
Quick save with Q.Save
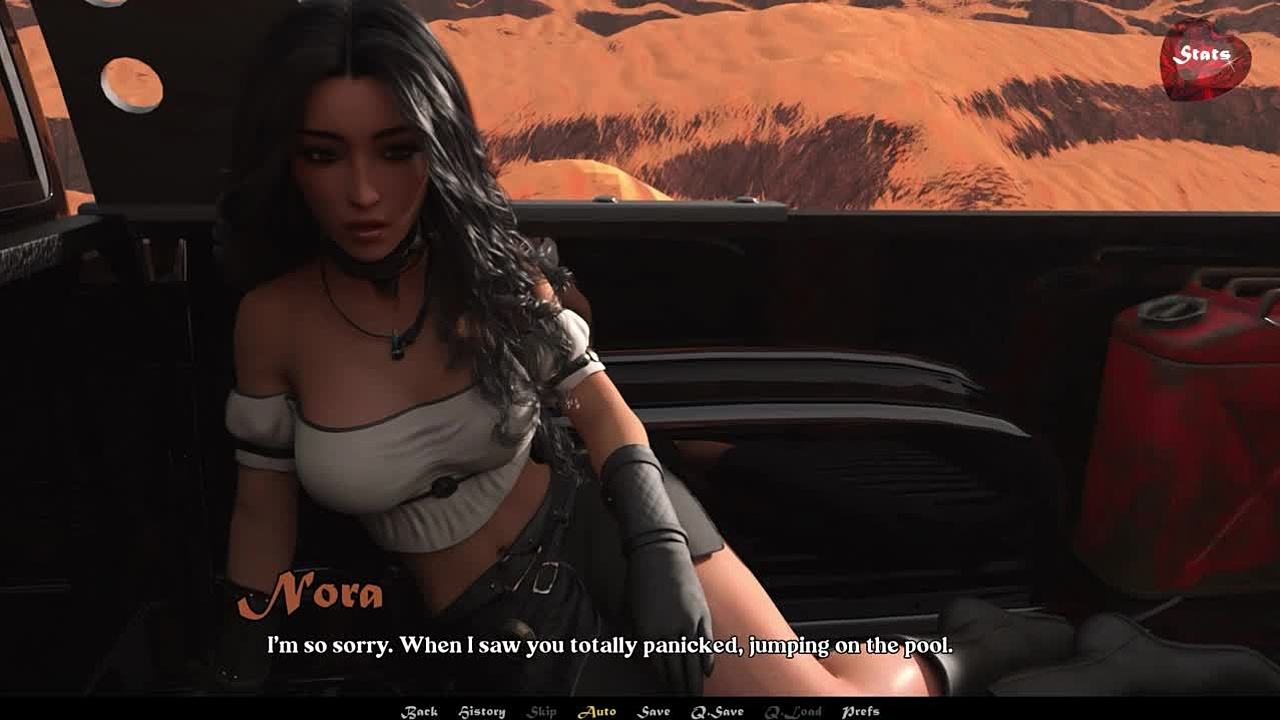(x=717, y=711)
